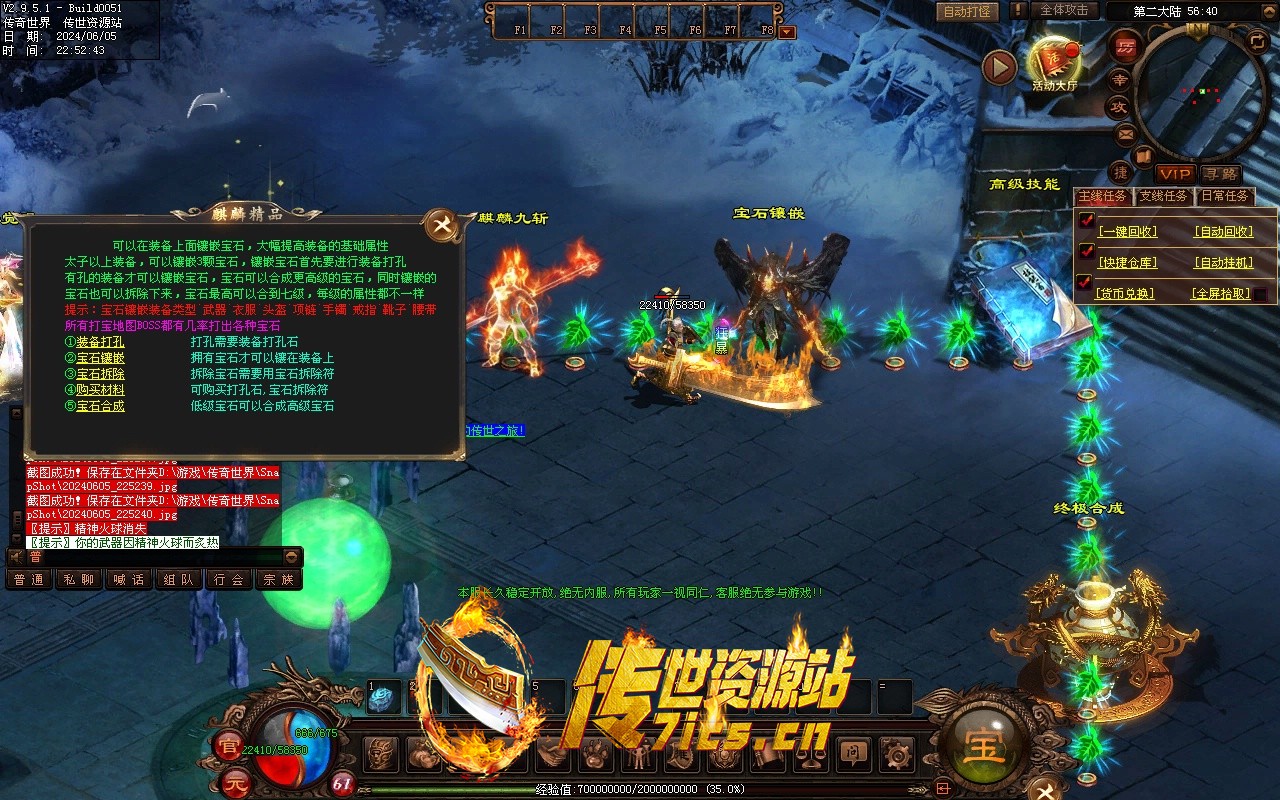This screenshot has width=1280, height=800.
Task: Open the 活动大厅 event hall icon
Action: point(1054,62)
